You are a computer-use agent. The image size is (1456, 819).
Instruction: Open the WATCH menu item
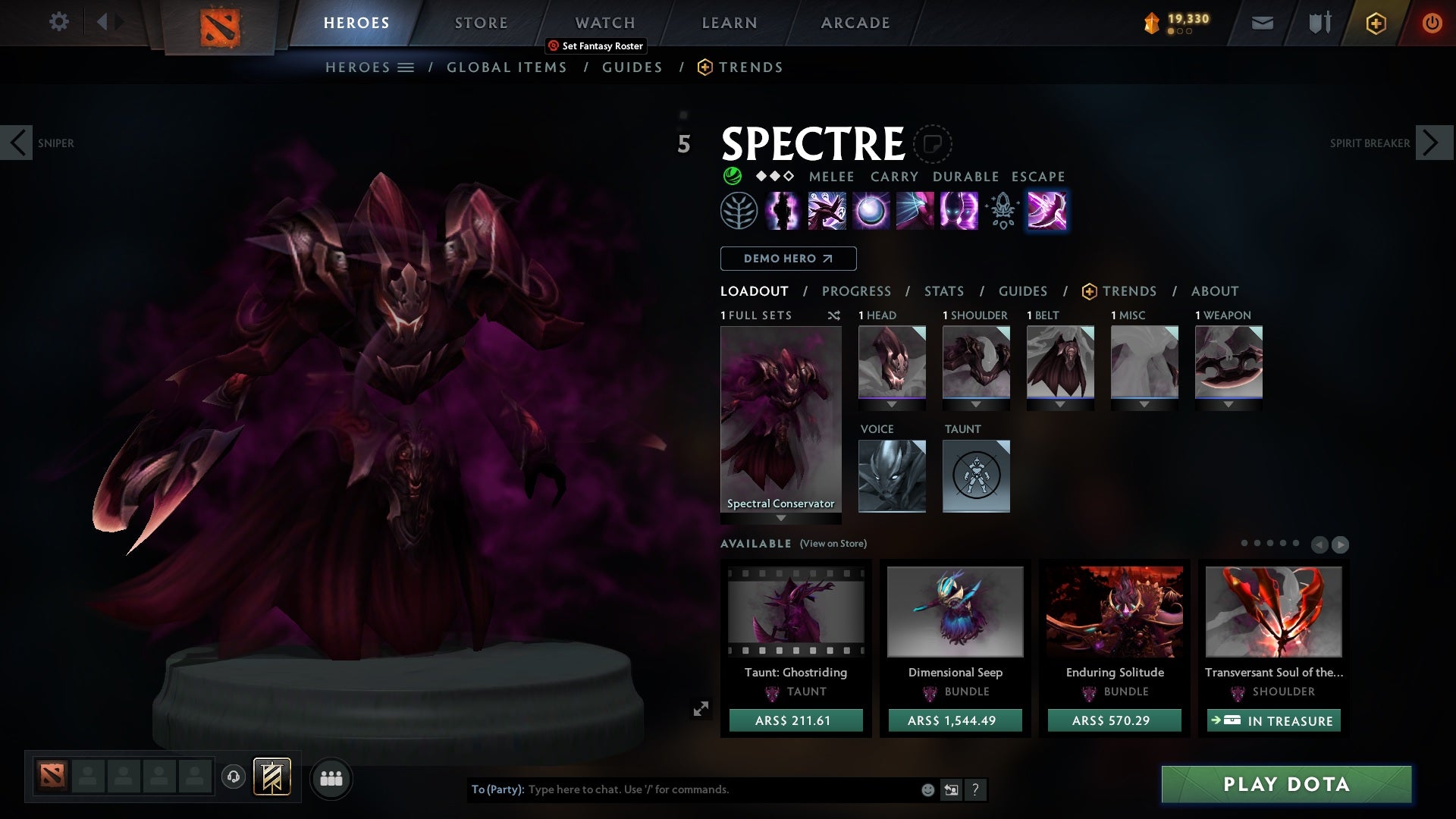coord(604,22)
